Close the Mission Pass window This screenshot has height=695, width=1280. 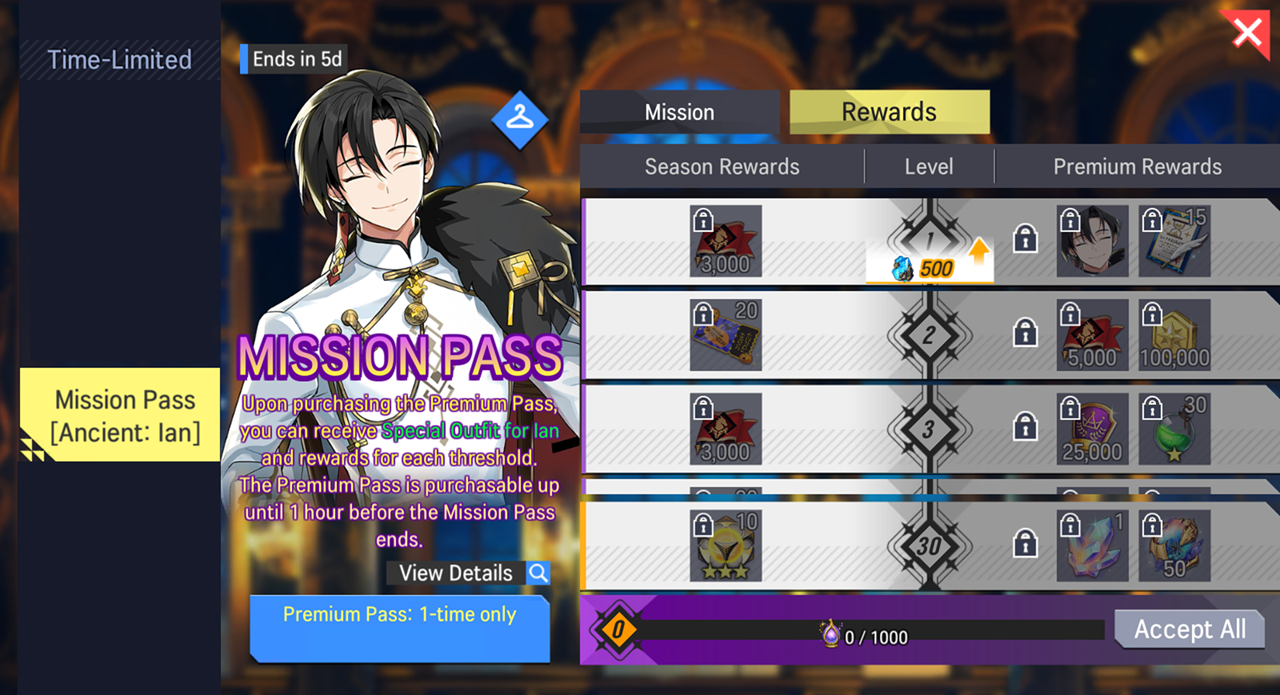click(1248, 31)
